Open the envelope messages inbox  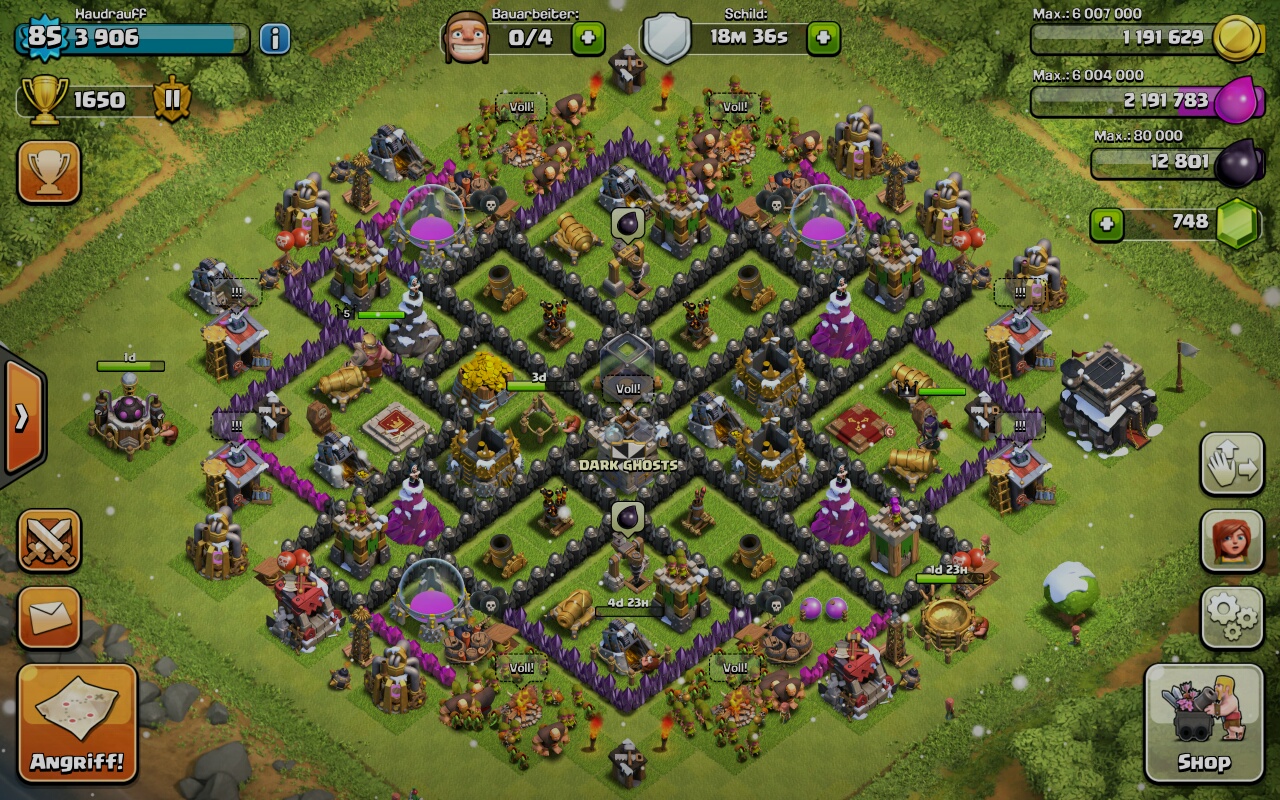(49, 617)
